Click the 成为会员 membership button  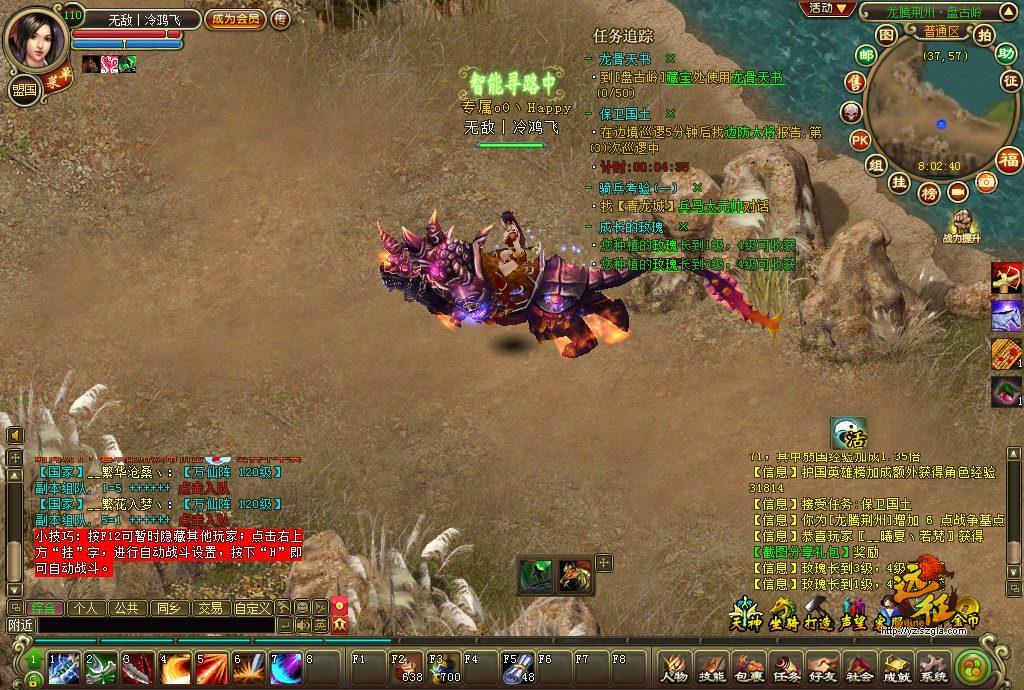click(x=235, y=18)
